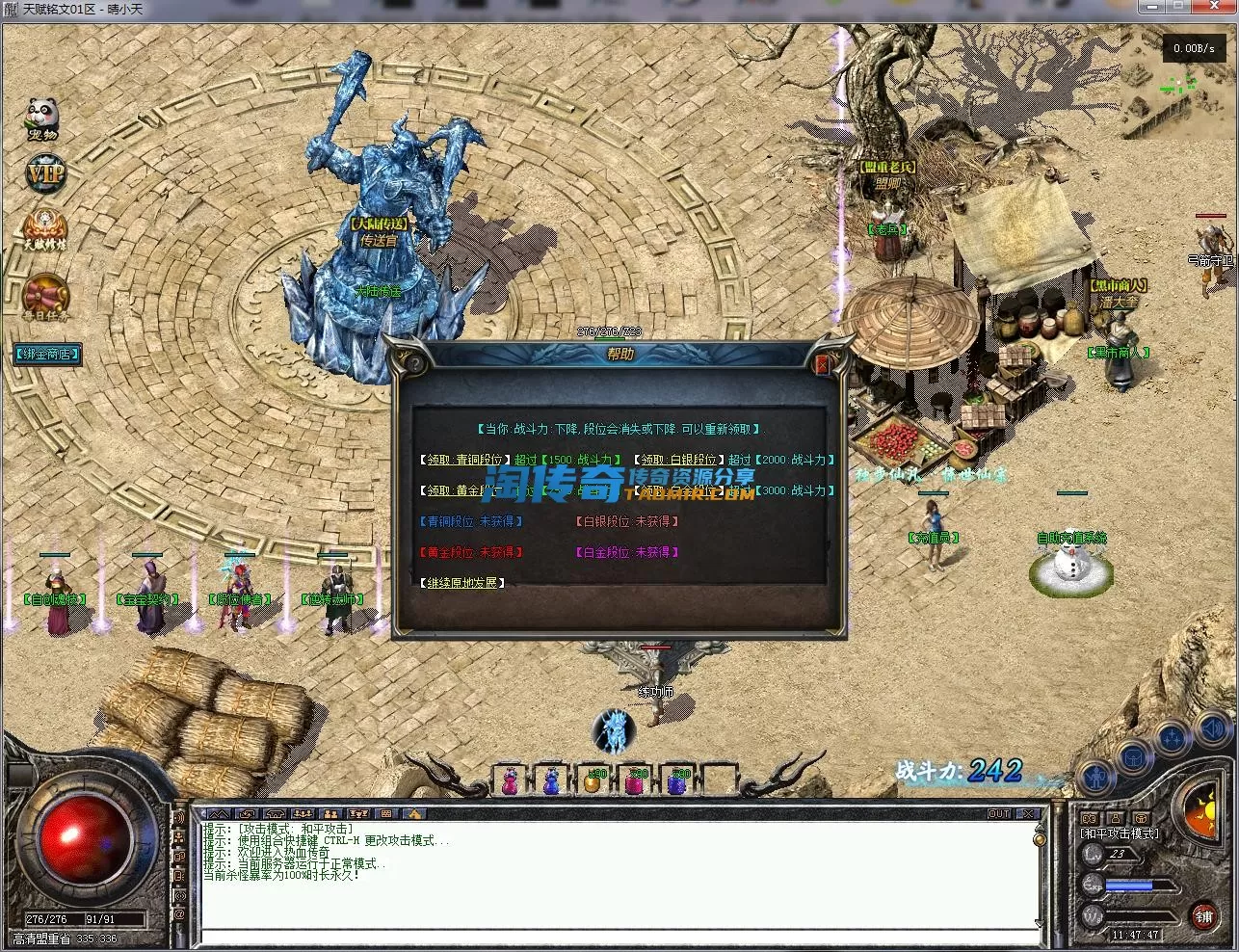This screenshot has width=1239, height=952.
Task: Open the VIP menu
Action: pyautogui.click(x=44, y=173)
